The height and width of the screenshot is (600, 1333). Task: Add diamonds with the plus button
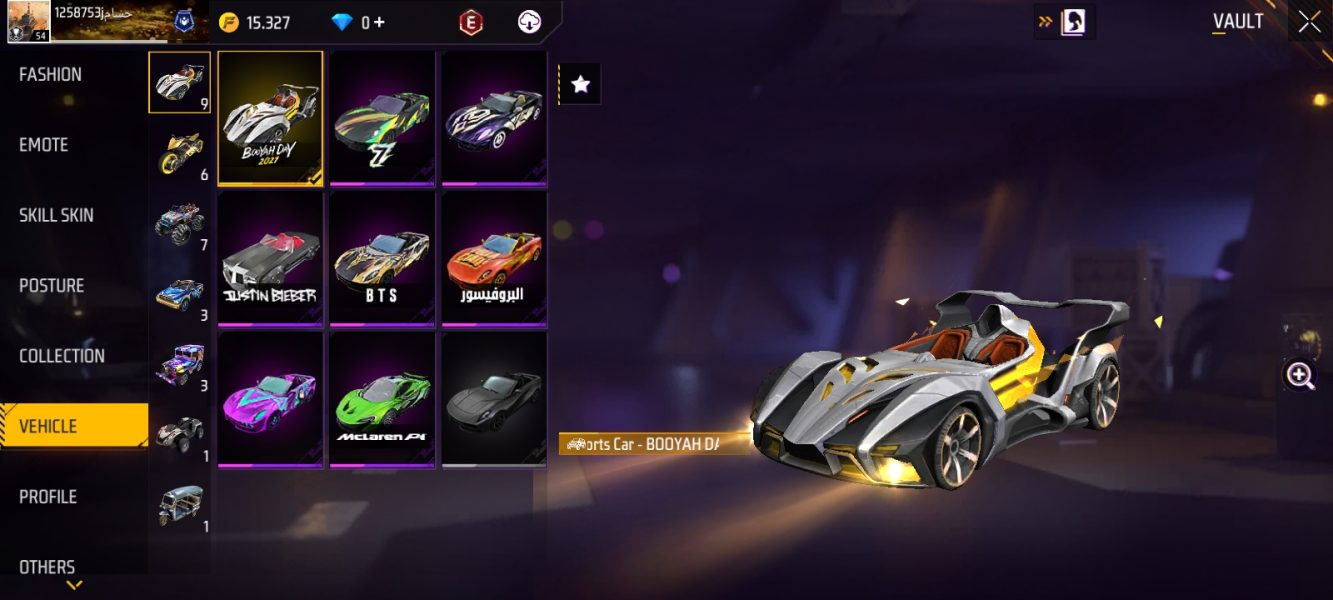(x=379, y=22)
